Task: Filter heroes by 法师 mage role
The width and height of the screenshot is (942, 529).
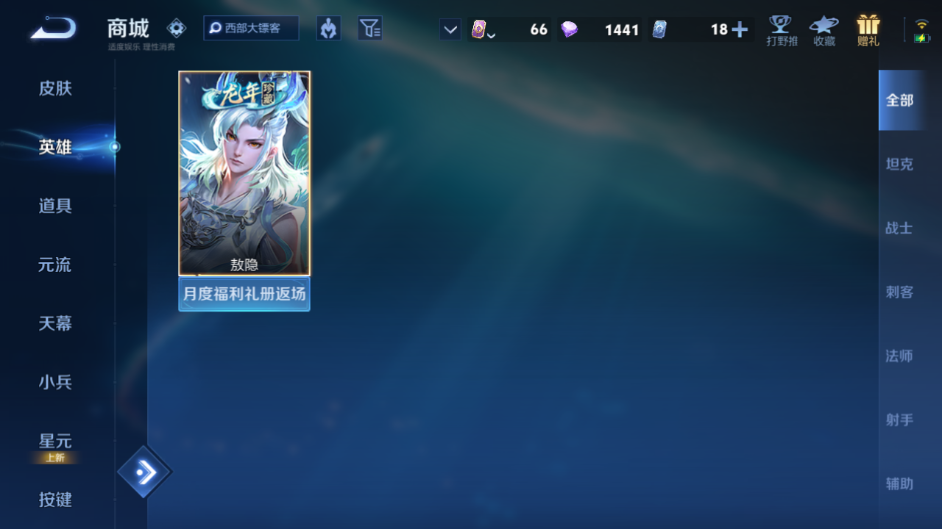Action: point(899,356)
